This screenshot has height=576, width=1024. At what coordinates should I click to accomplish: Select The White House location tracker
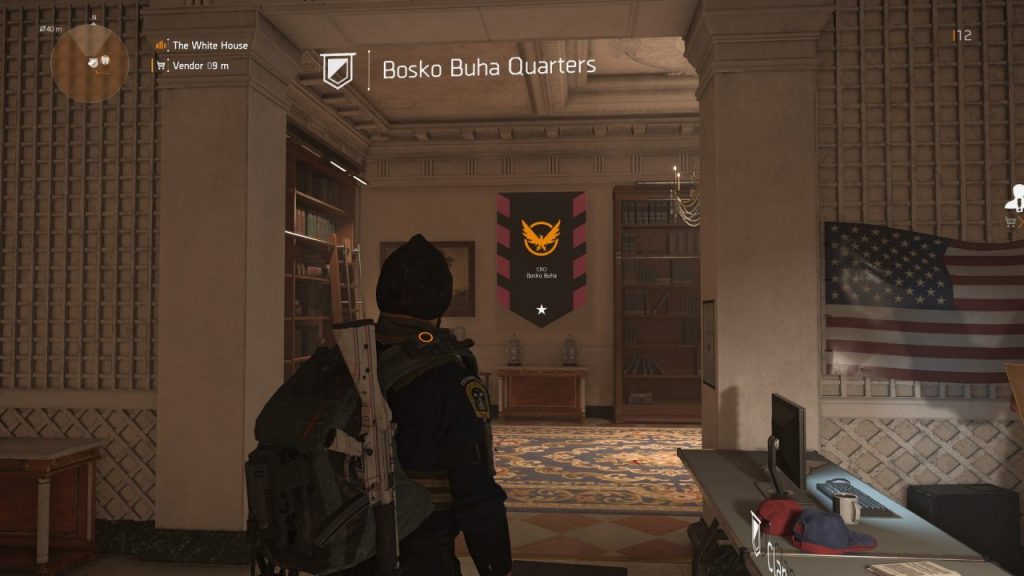pyautogui.click(x=209, y=45)
